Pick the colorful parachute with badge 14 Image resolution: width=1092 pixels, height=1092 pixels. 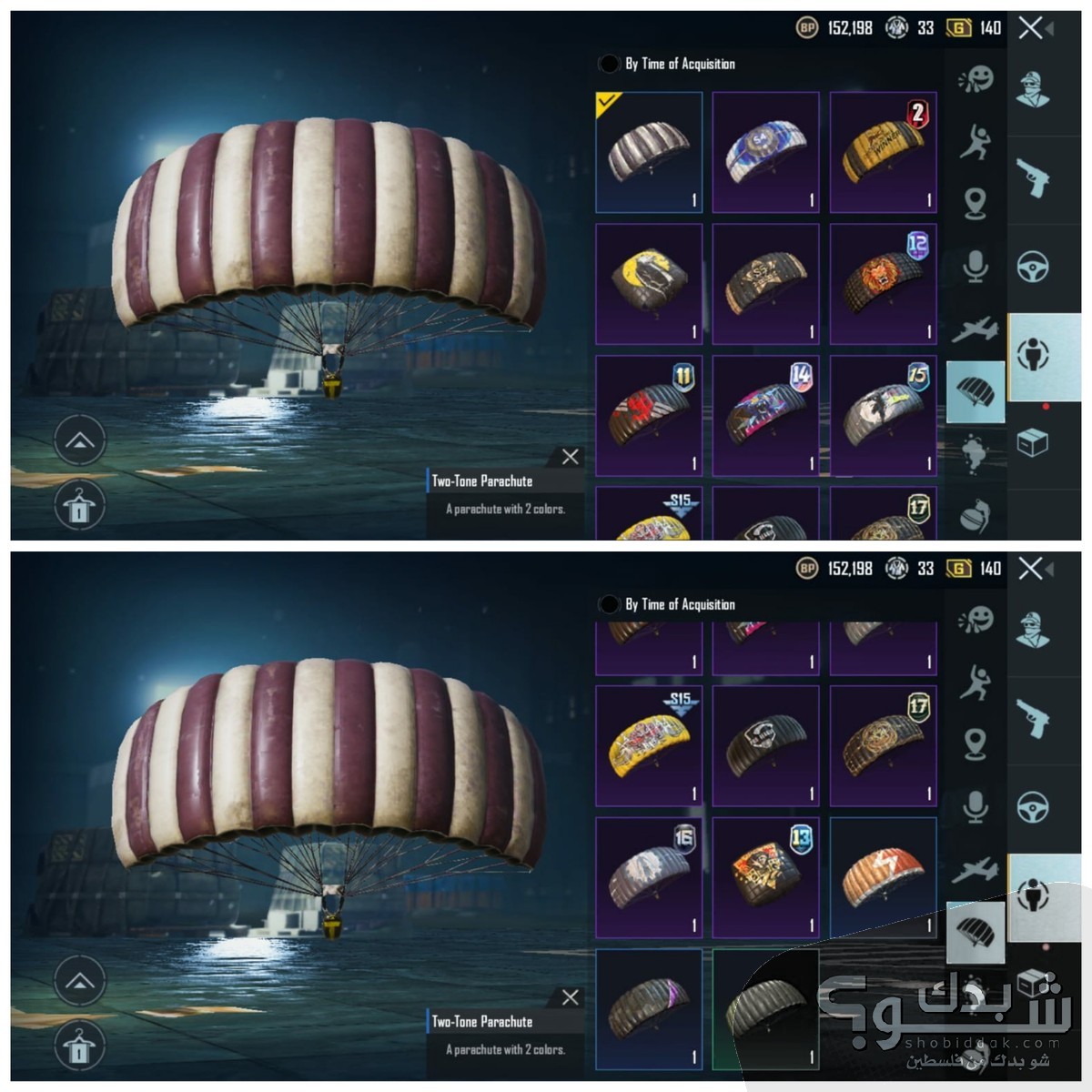(765, 416)
